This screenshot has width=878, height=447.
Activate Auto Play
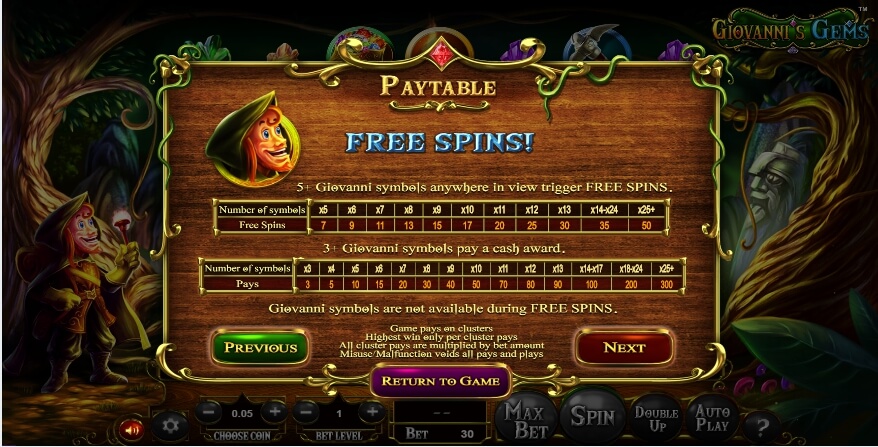pyautogui.click(x=714, y=420)
